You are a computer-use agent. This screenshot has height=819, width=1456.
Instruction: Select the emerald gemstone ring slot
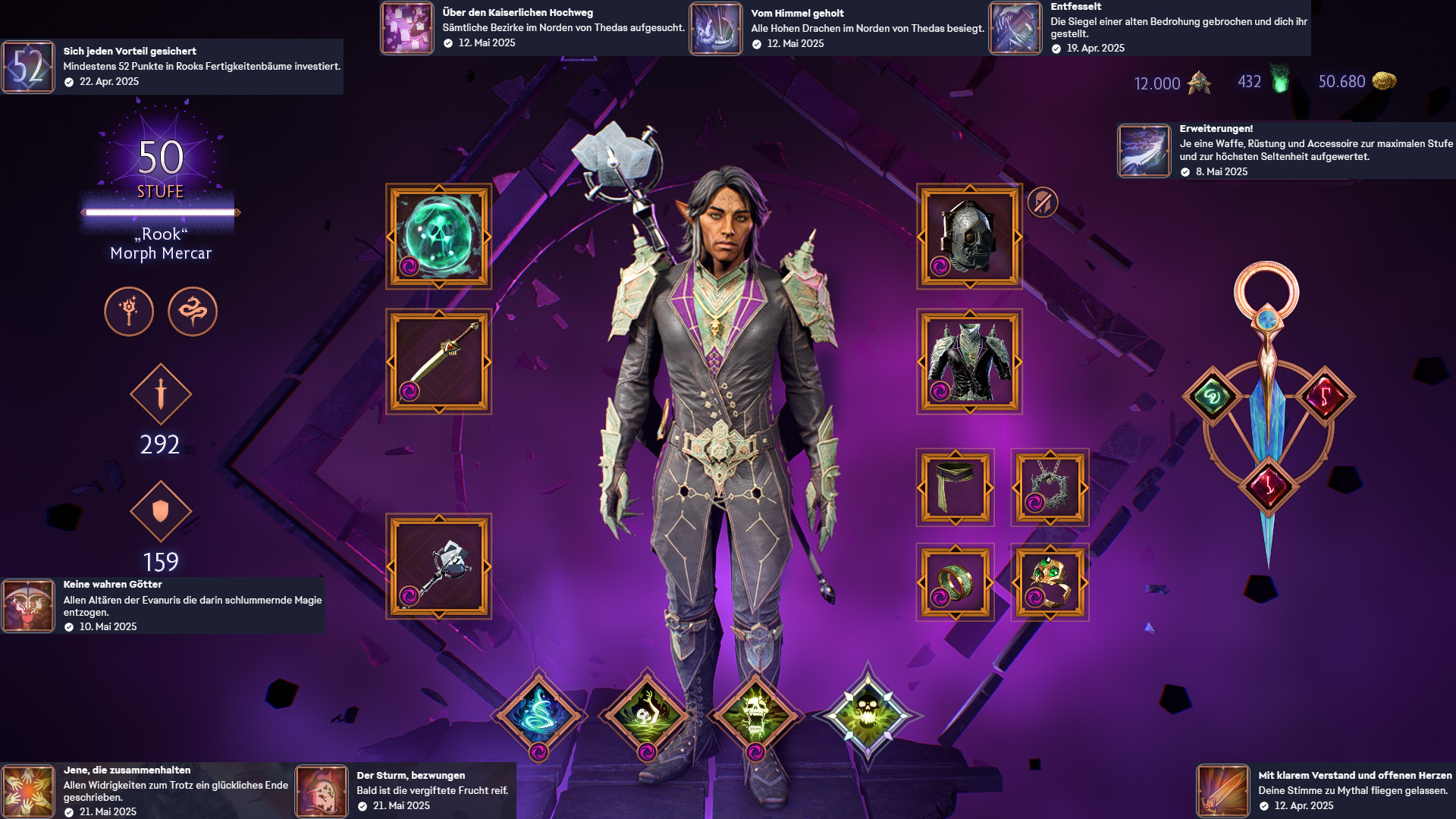pyautogui.click(x=1050, y=582)
